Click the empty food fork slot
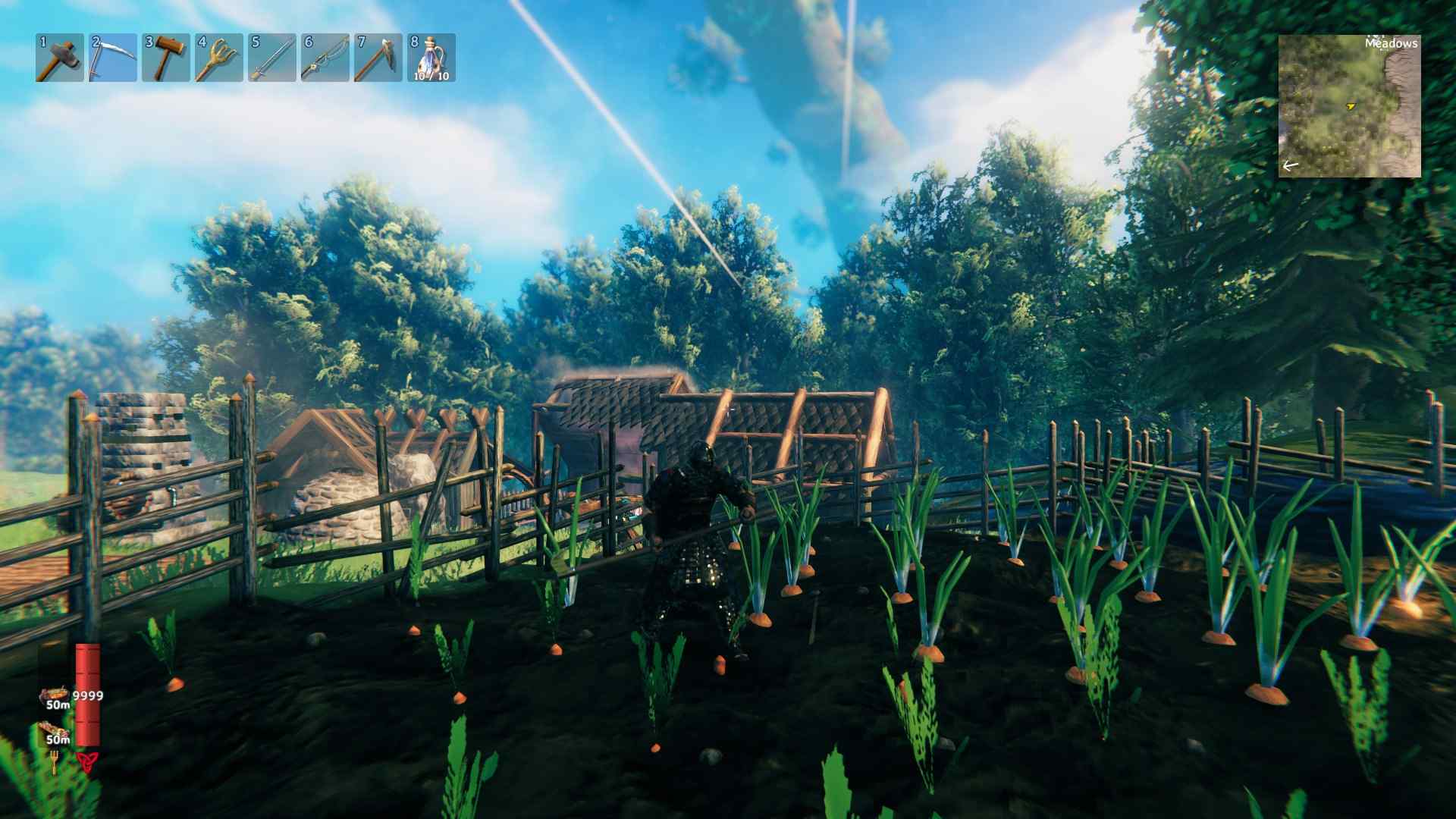This screenshot has height=819, width=1456. coord(55,761)
